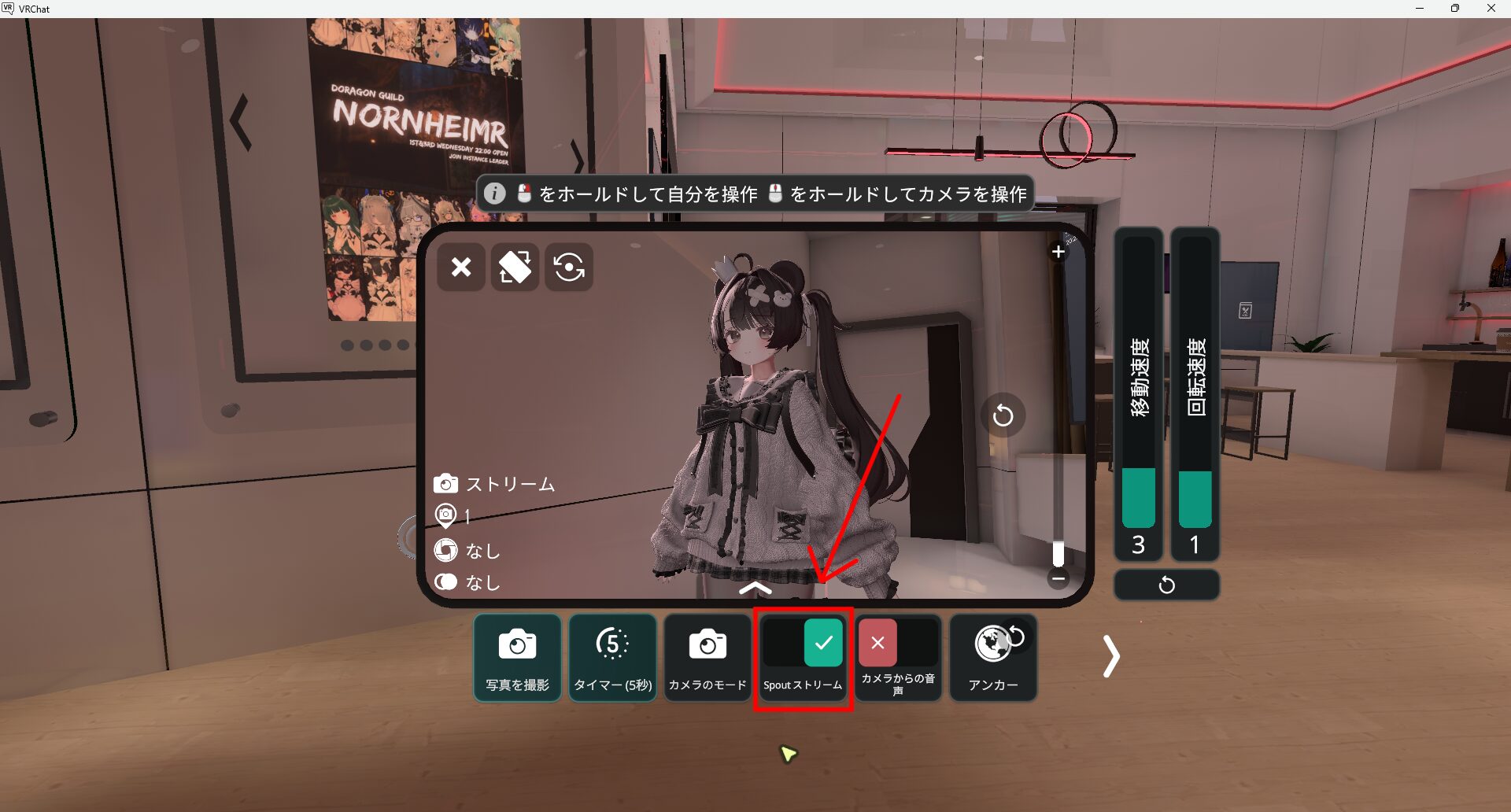The image size is (1511, 812).
Task: Click the ストリーム camera mode icon in the viewfinder
Action: point(447,484)
